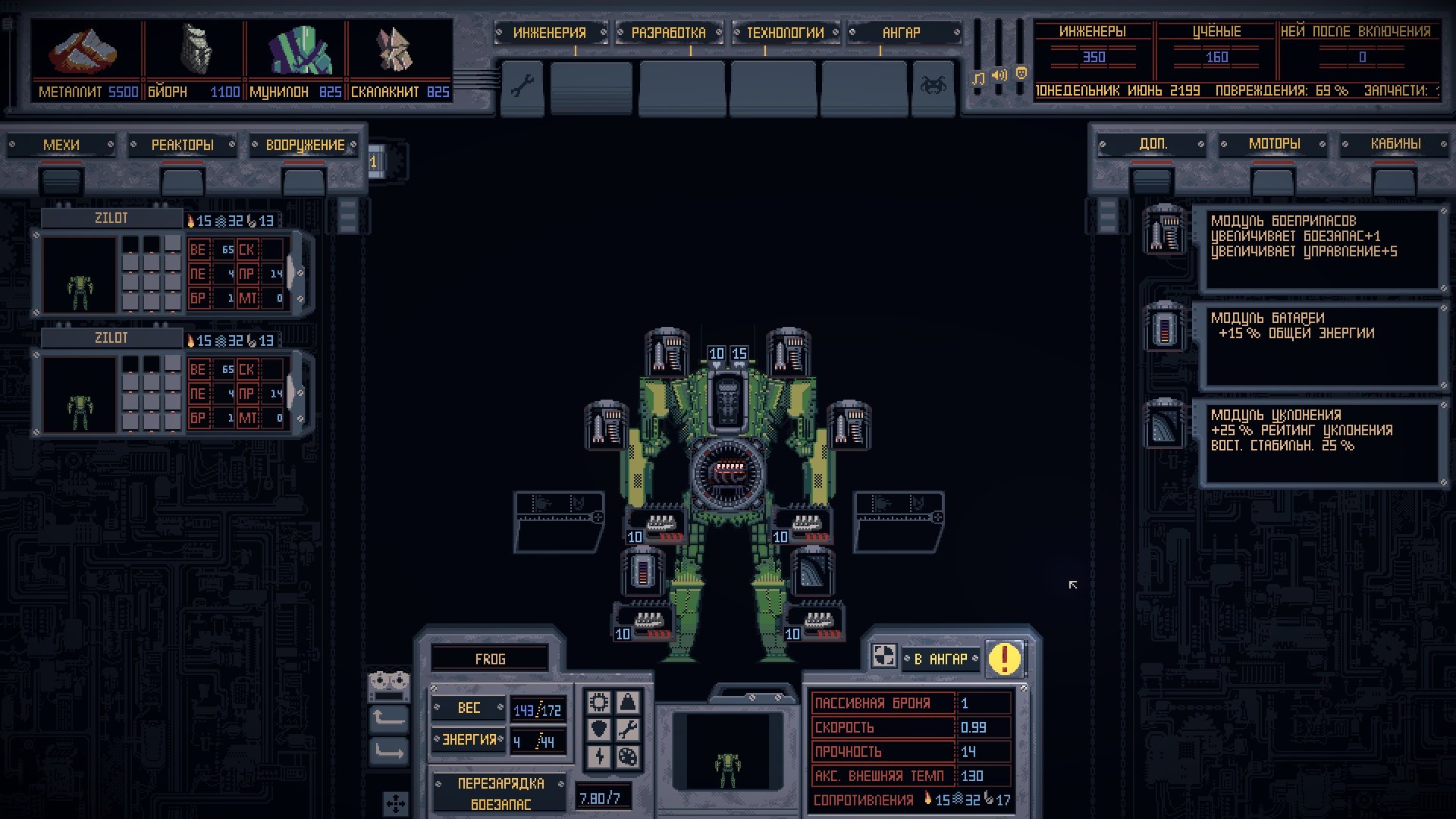Select the Реакторы category

182,145
